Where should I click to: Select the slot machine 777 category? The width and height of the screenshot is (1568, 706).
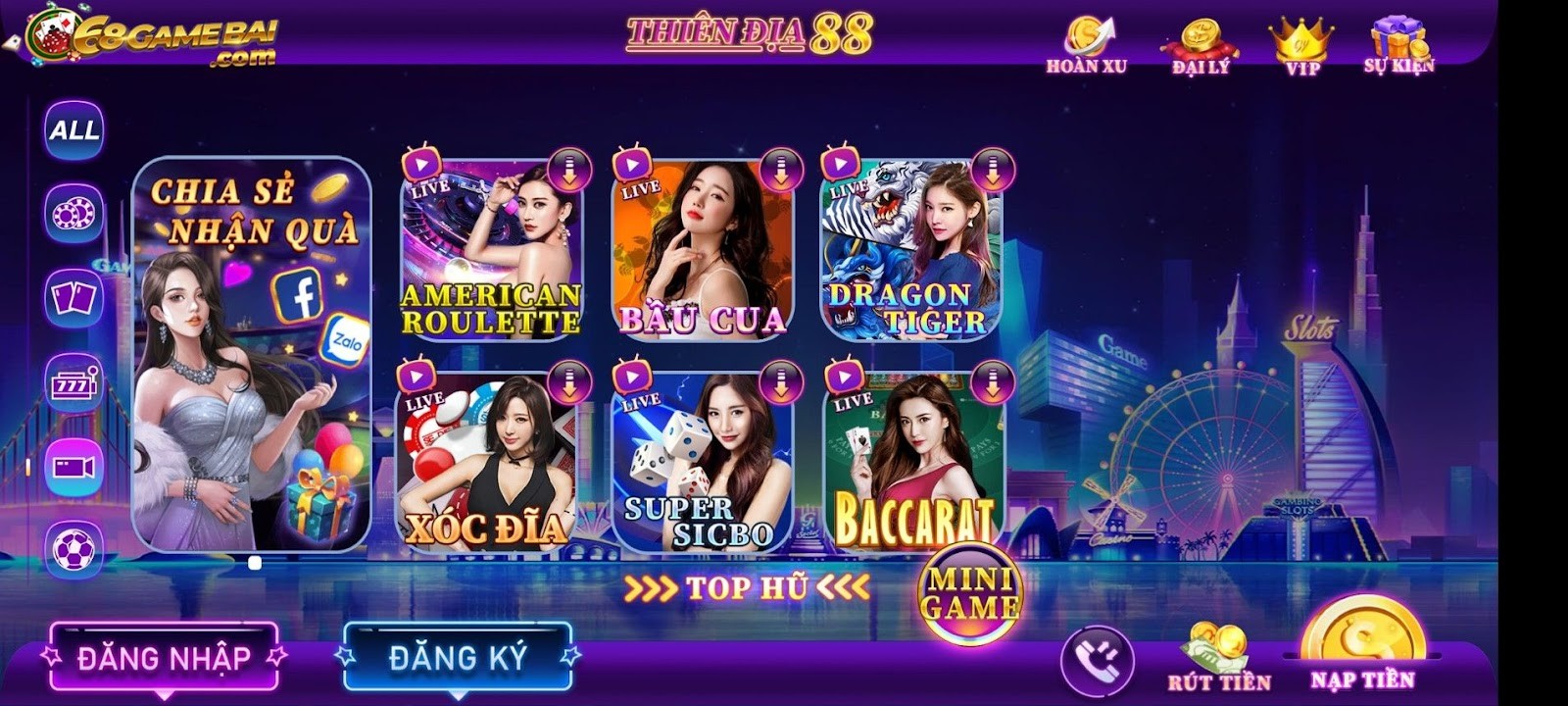coord(74,382)
